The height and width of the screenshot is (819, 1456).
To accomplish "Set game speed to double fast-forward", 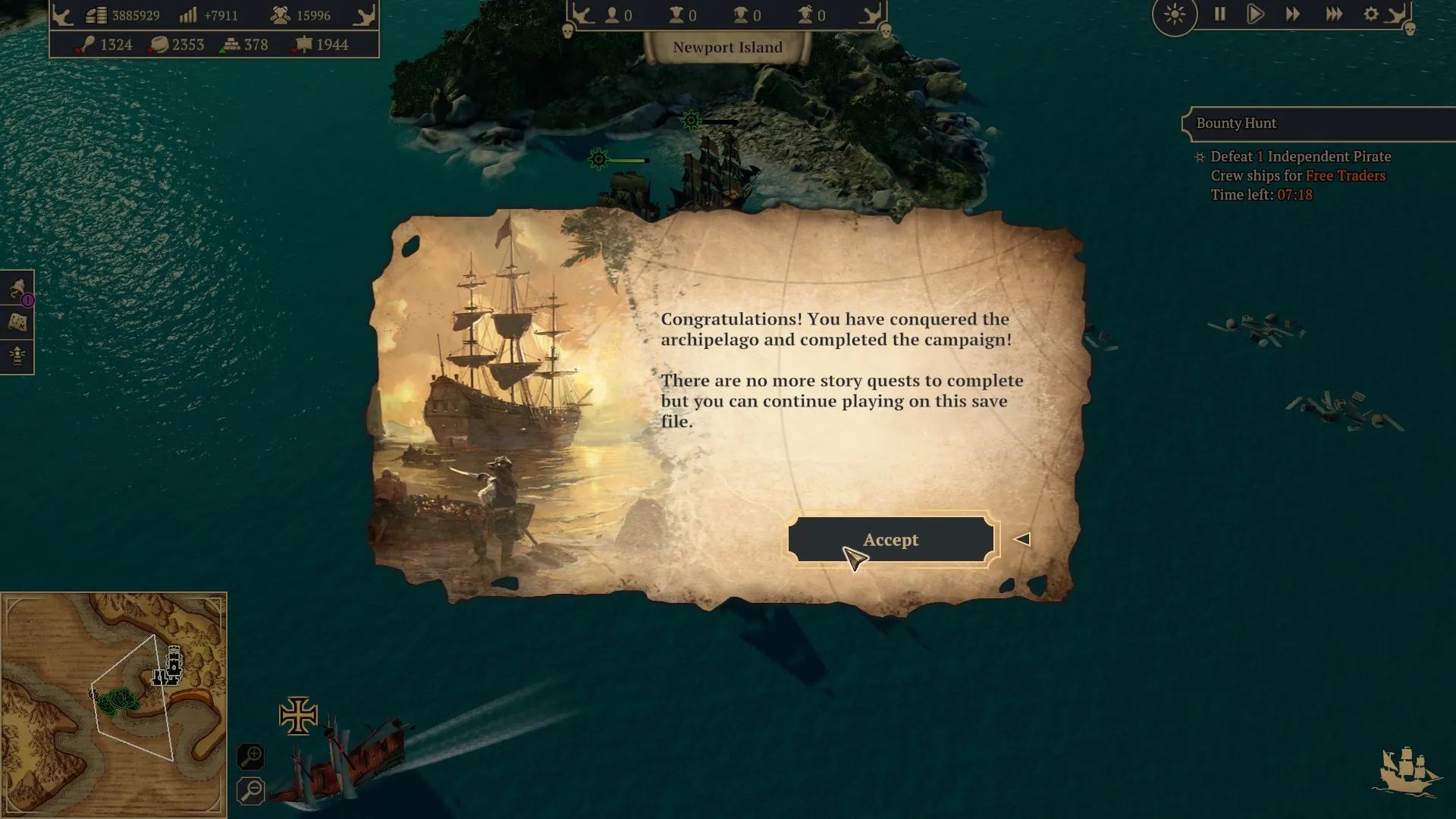I will tap(1293, 14).
